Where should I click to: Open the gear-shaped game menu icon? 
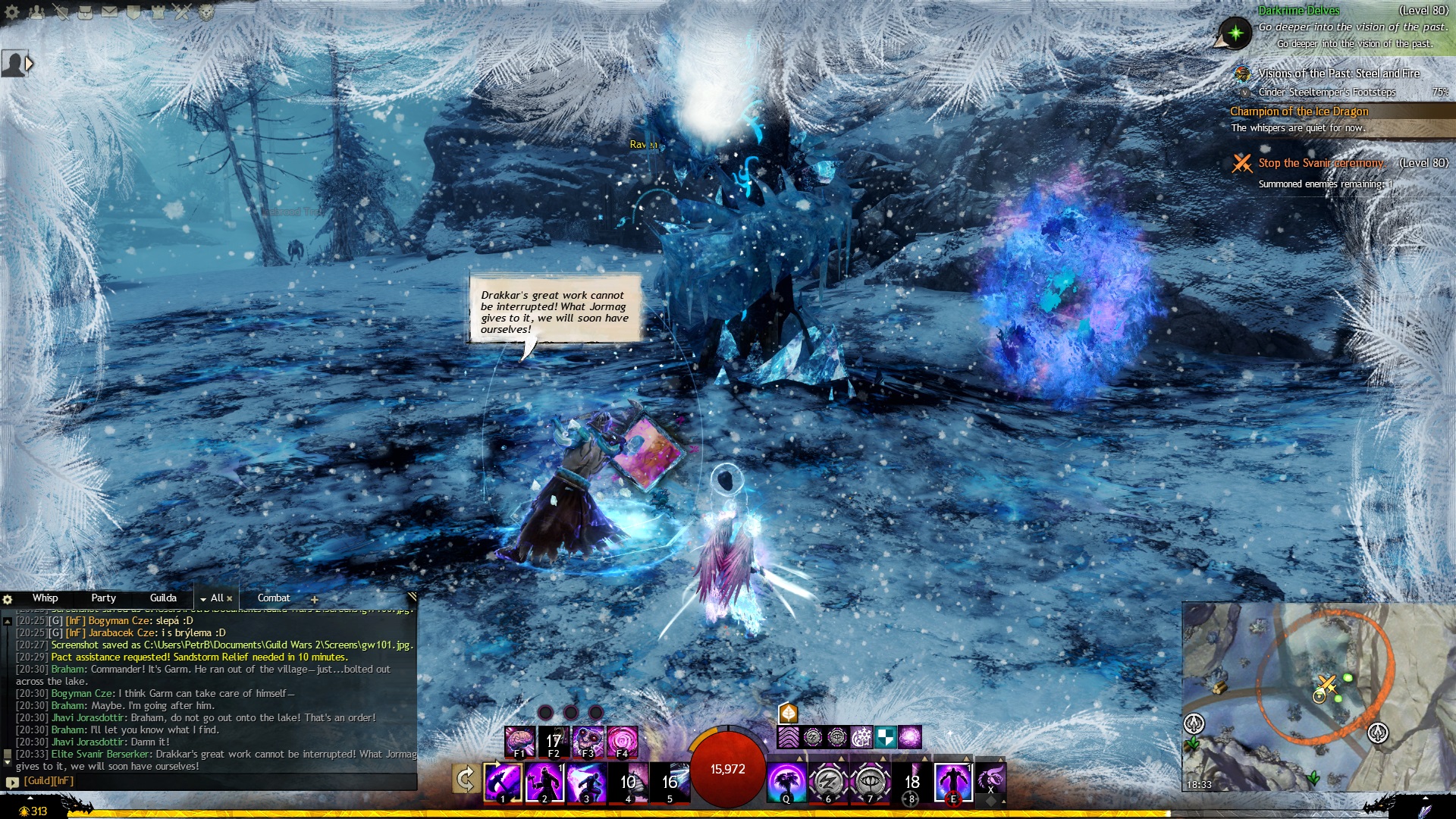[x=12, y=11]
